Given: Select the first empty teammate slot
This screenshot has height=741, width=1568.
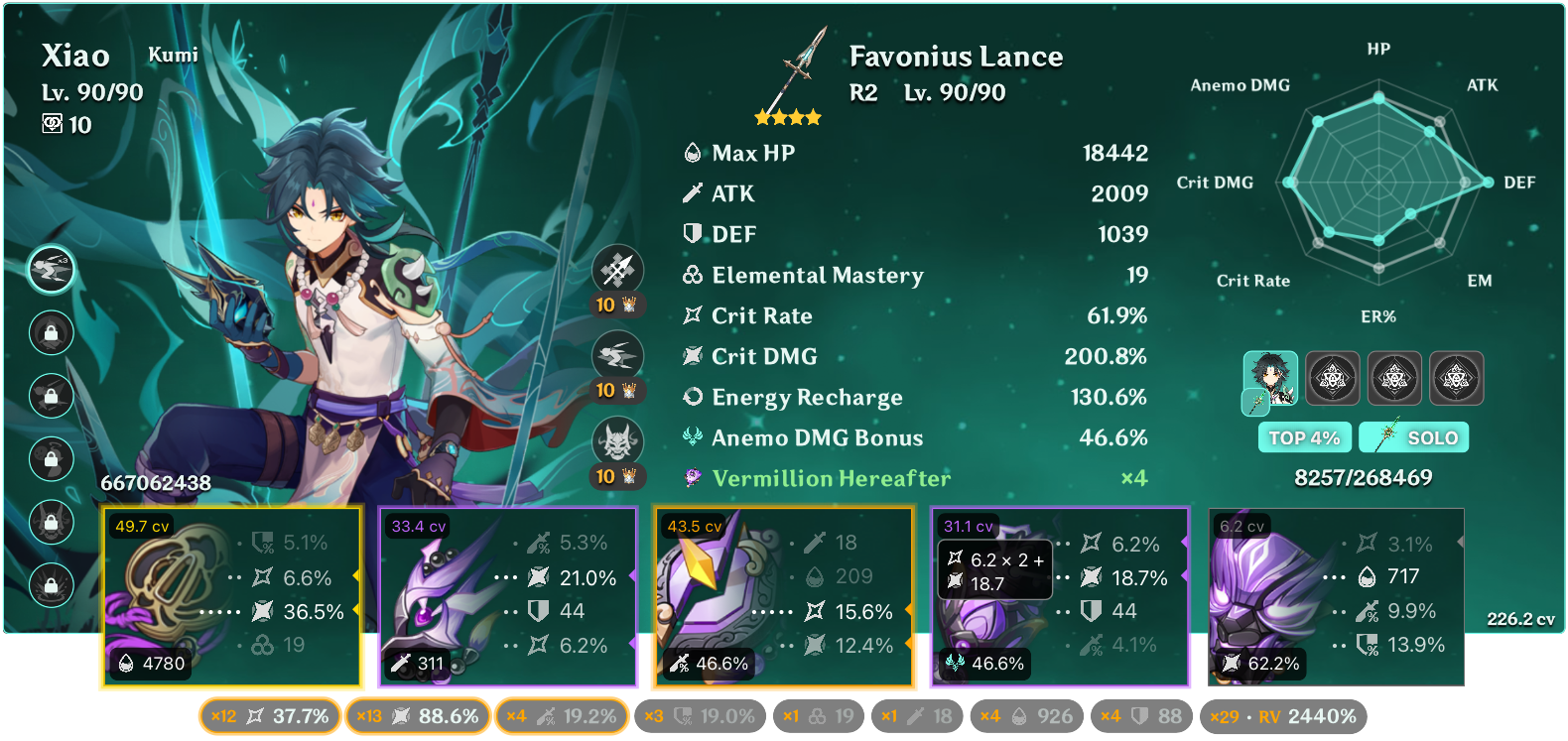Looking at the screenshot, I should 1334,378.
